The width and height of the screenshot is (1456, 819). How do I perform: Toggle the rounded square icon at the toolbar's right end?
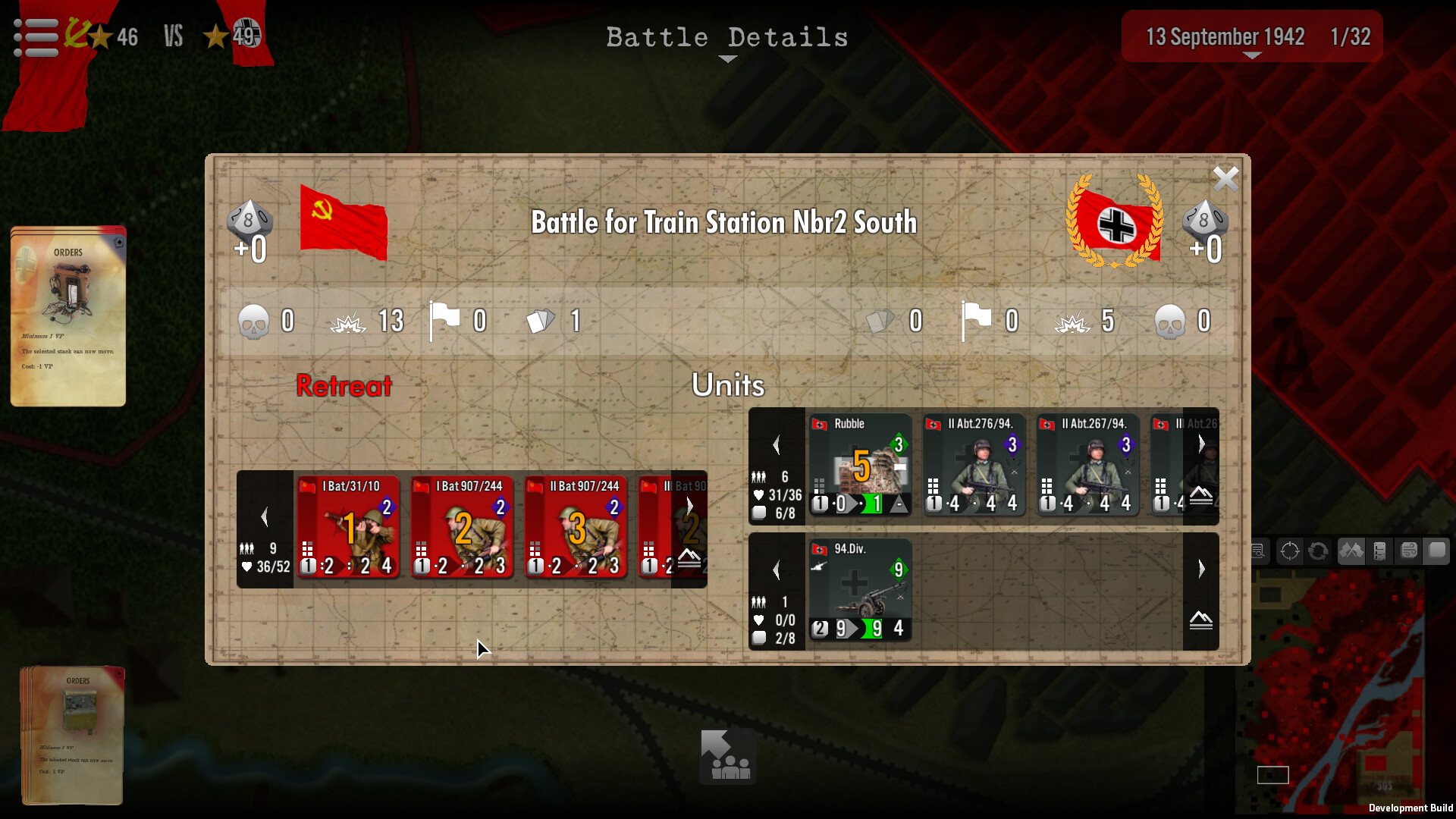pyautogui.click(x=1437, y=551)
